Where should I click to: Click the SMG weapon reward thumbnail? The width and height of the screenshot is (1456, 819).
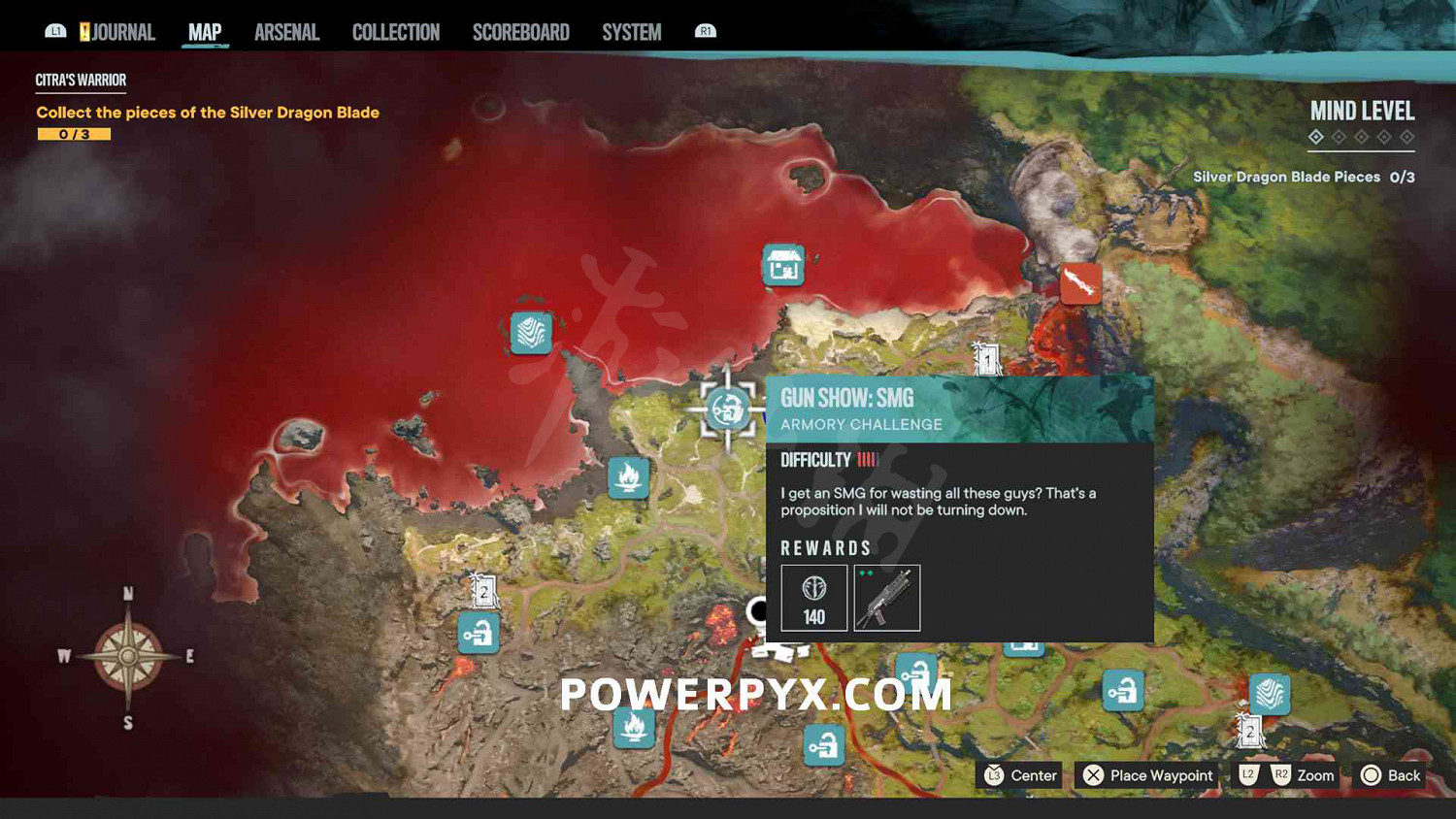(886, 597)
